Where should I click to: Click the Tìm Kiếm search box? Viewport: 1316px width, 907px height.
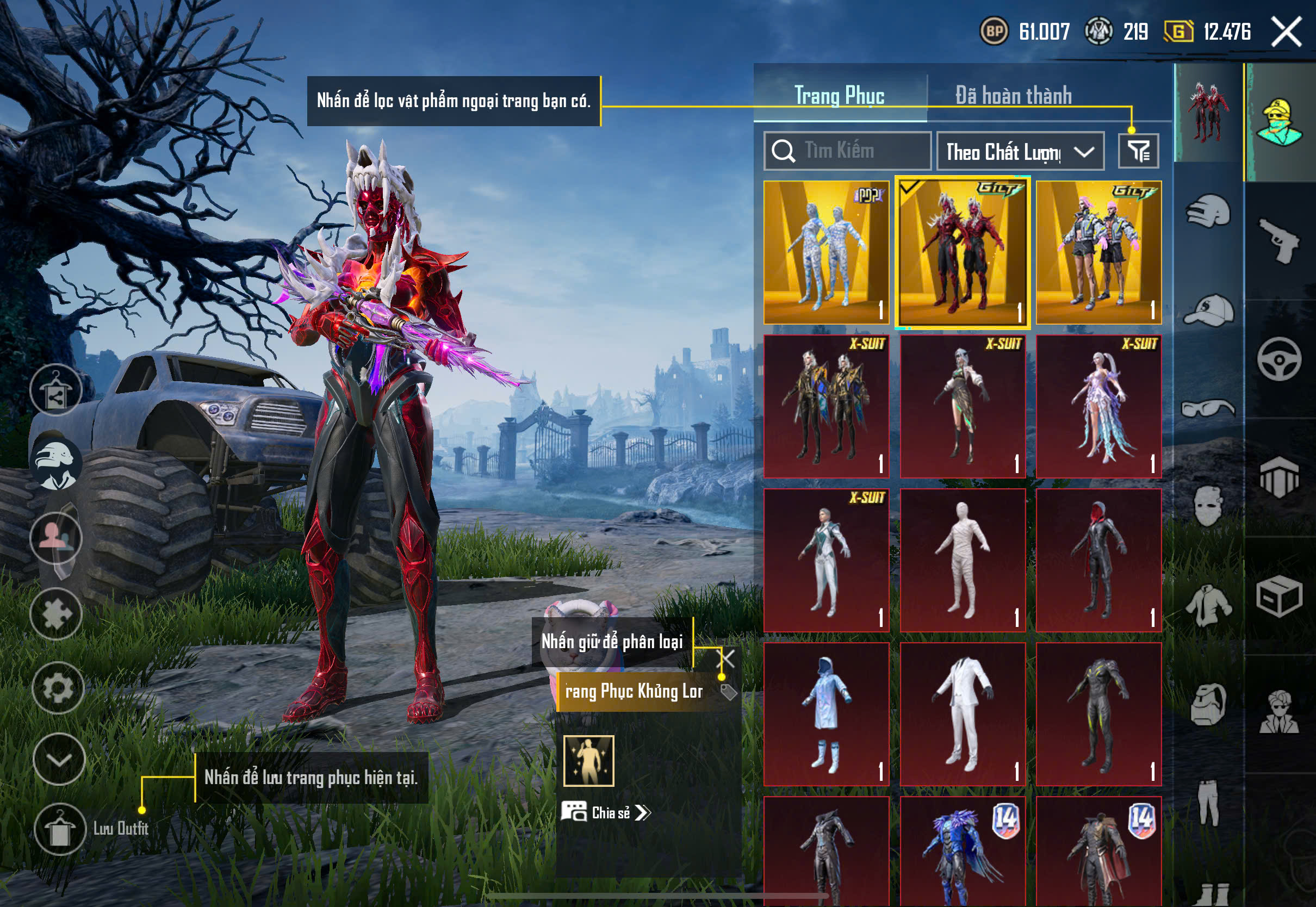(847, 151)
